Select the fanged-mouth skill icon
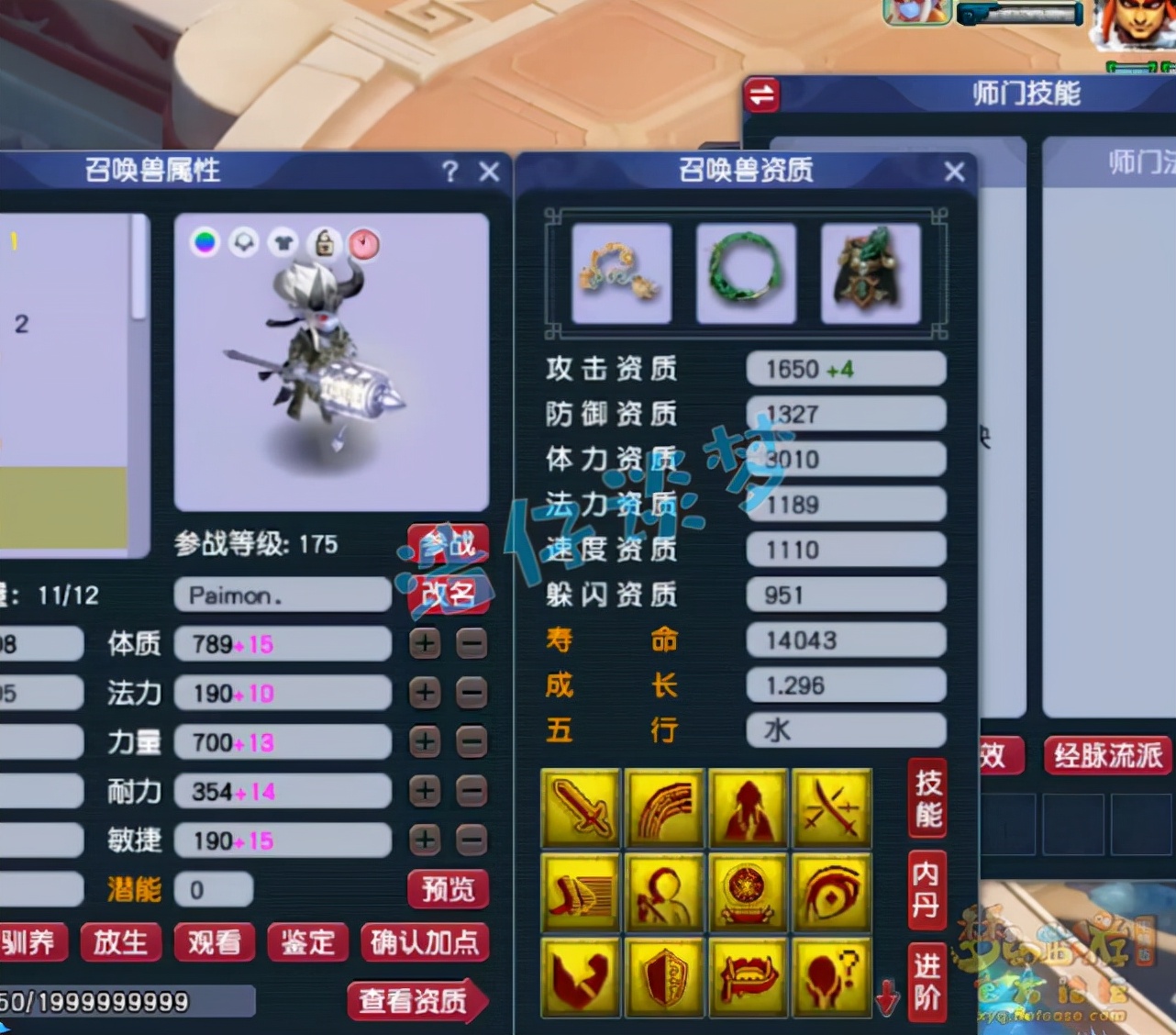Viewport: 1176px width, 1035px height. (x=749, y=977)
